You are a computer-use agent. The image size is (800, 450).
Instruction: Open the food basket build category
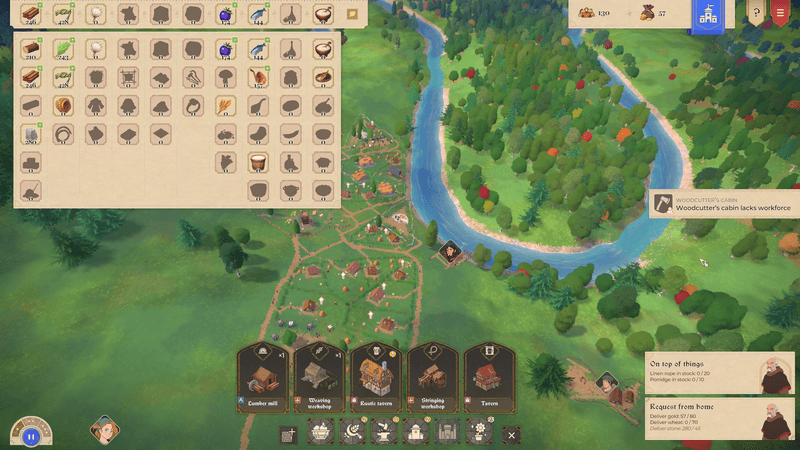[x=323, y=434]
